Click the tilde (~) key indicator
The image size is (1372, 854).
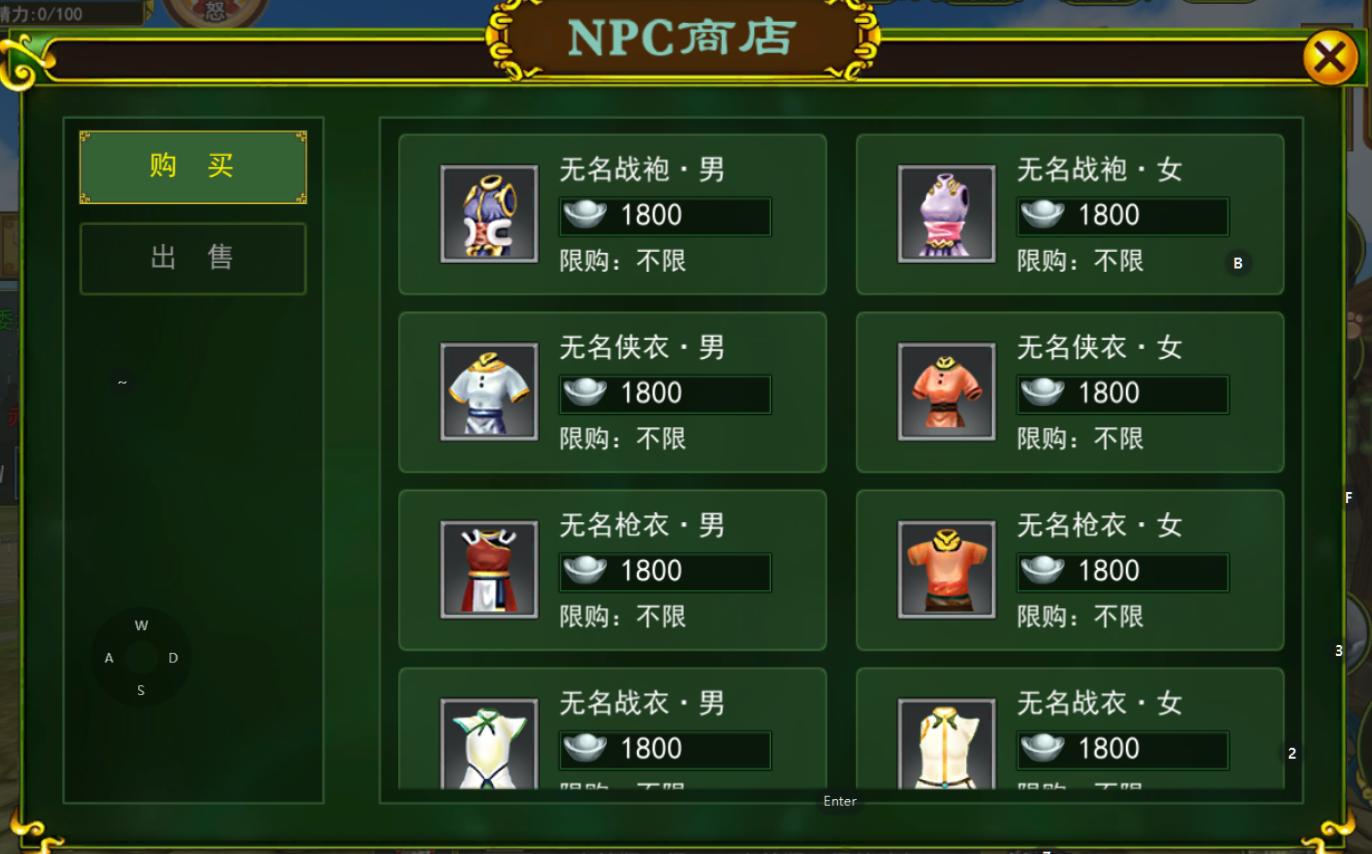pyautogui.click(x=121, y=381)
